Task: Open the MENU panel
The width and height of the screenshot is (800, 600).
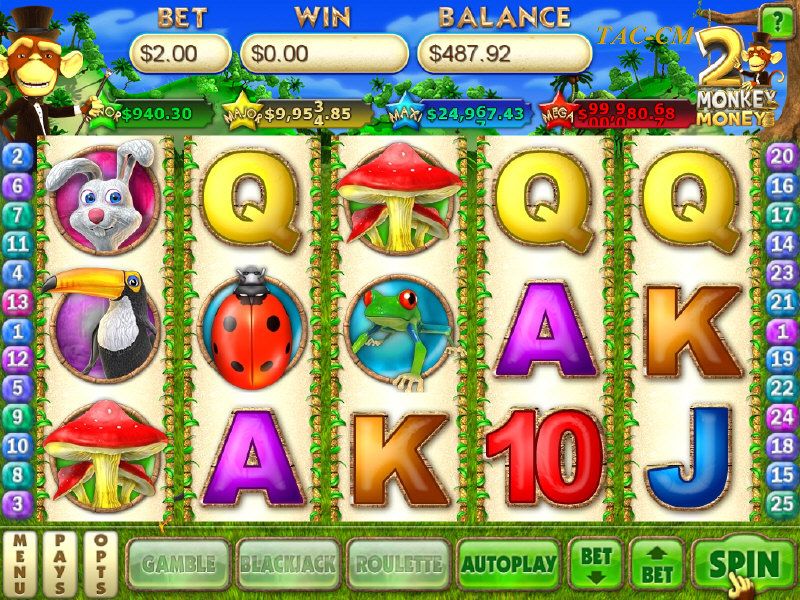Action: click(19, 564)
